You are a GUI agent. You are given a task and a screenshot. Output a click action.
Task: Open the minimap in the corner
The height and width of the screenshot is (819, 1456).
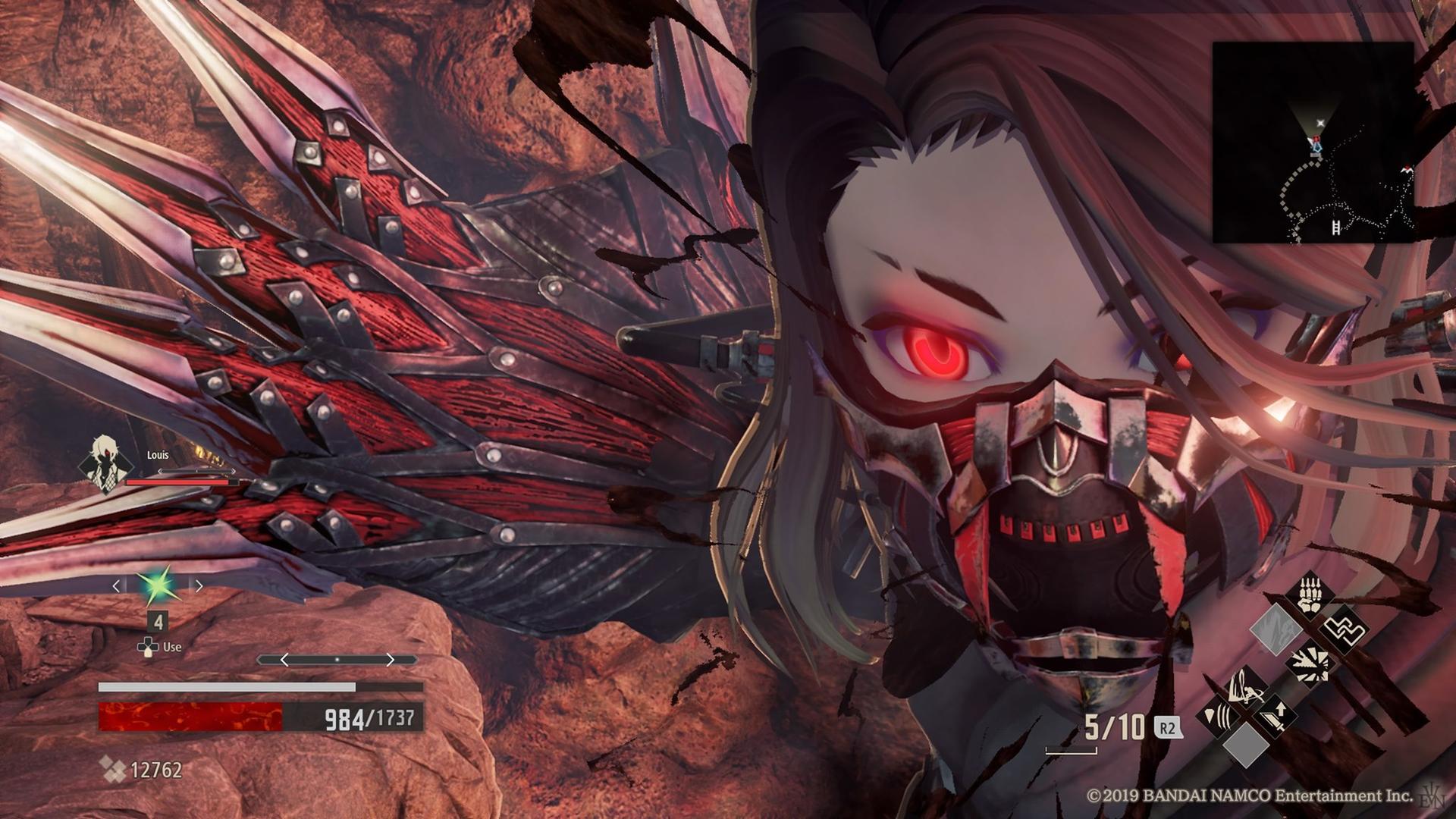tap(1313, 142)
